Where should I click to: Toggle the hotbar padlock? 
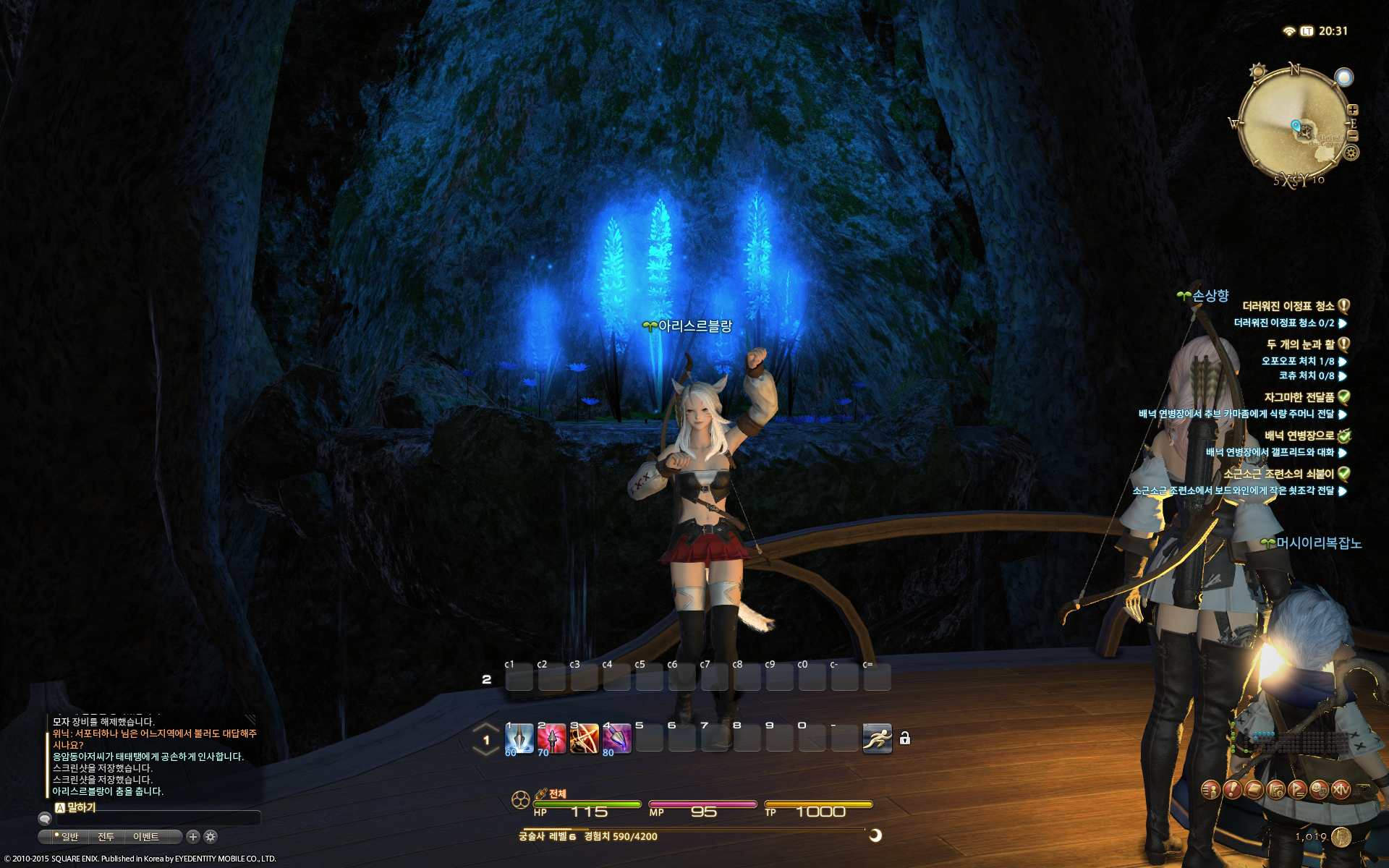pos(904,739)
